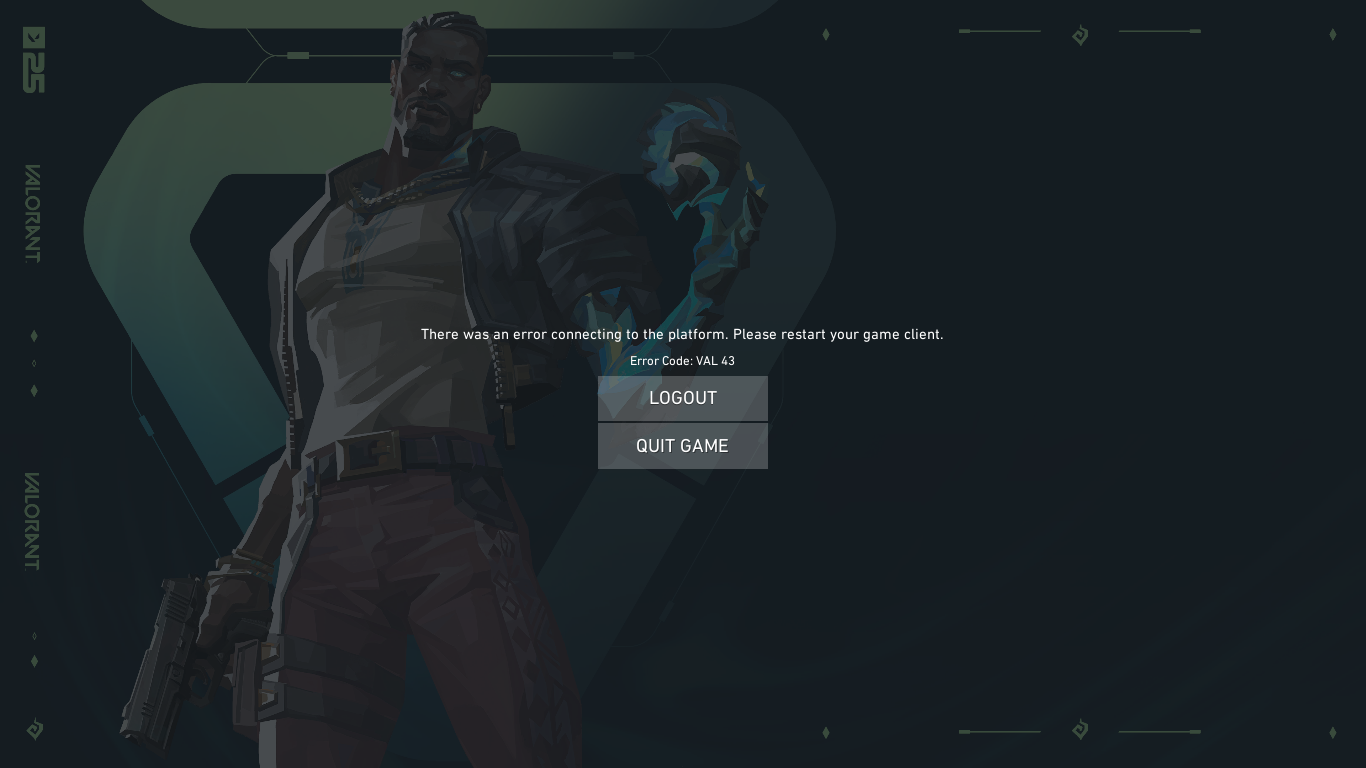This screenshot has height=768, width=1366.
Task: Select the Riot spade emblem in top ornament
Action: [x=1080, y=34]
